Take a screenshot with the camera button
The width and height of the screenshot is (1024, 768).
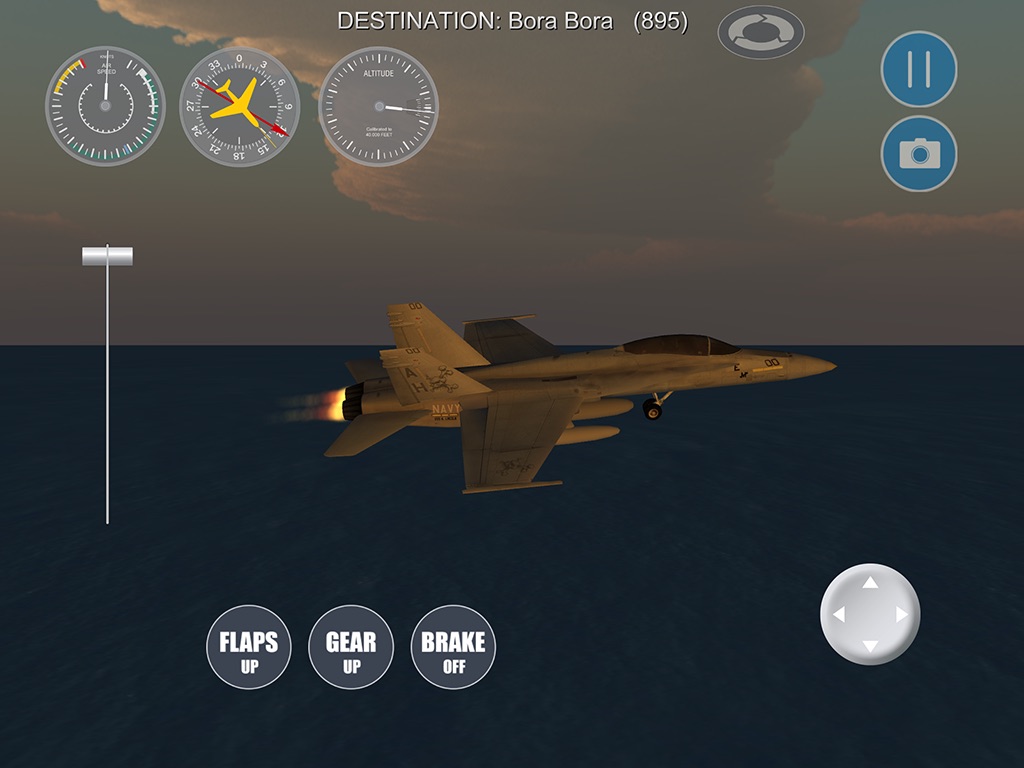pos(918,153)
